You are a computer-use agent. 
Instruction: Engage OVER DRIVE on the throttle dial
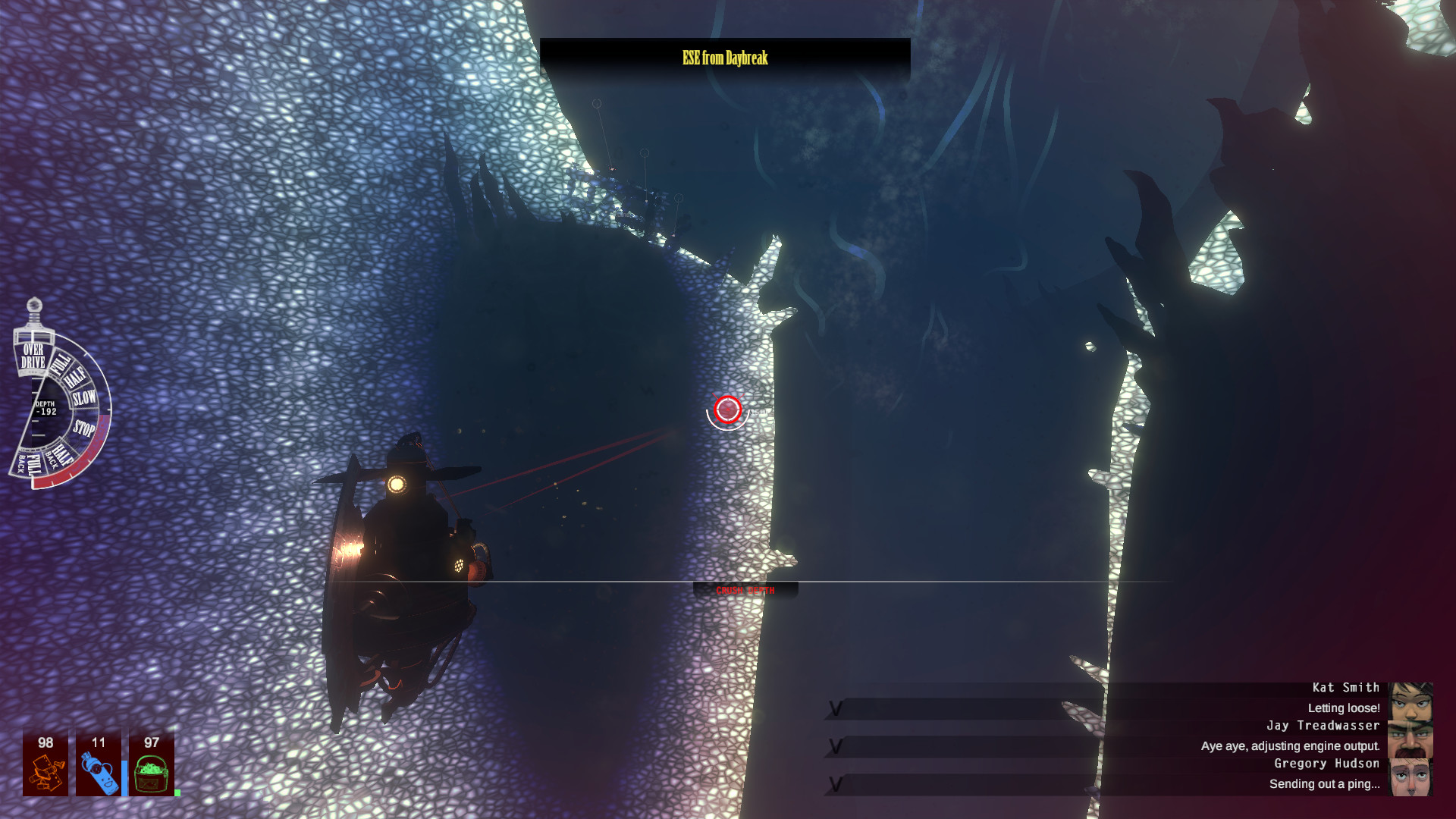tap(33, 354)
